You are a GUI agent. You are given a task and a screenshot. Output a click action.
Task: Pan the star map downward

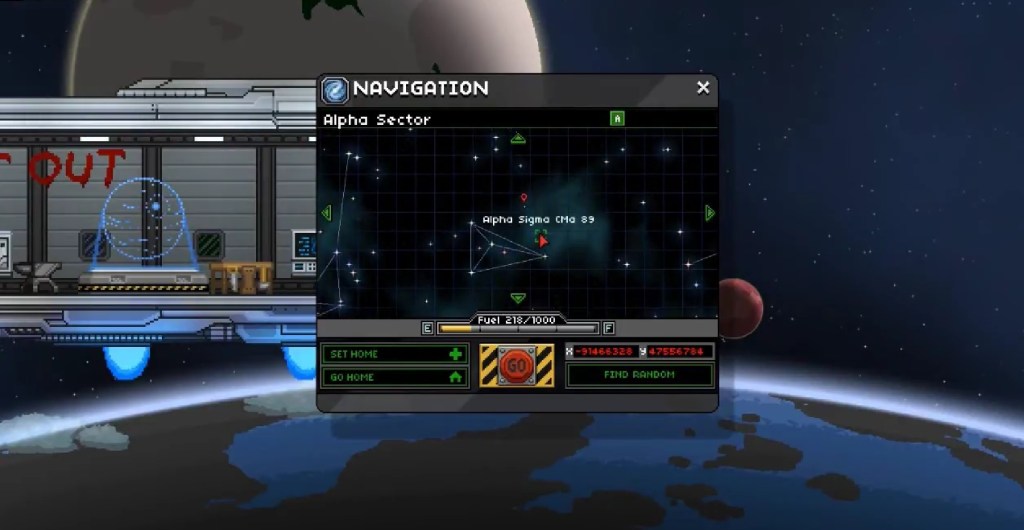(x=518, y=298)
